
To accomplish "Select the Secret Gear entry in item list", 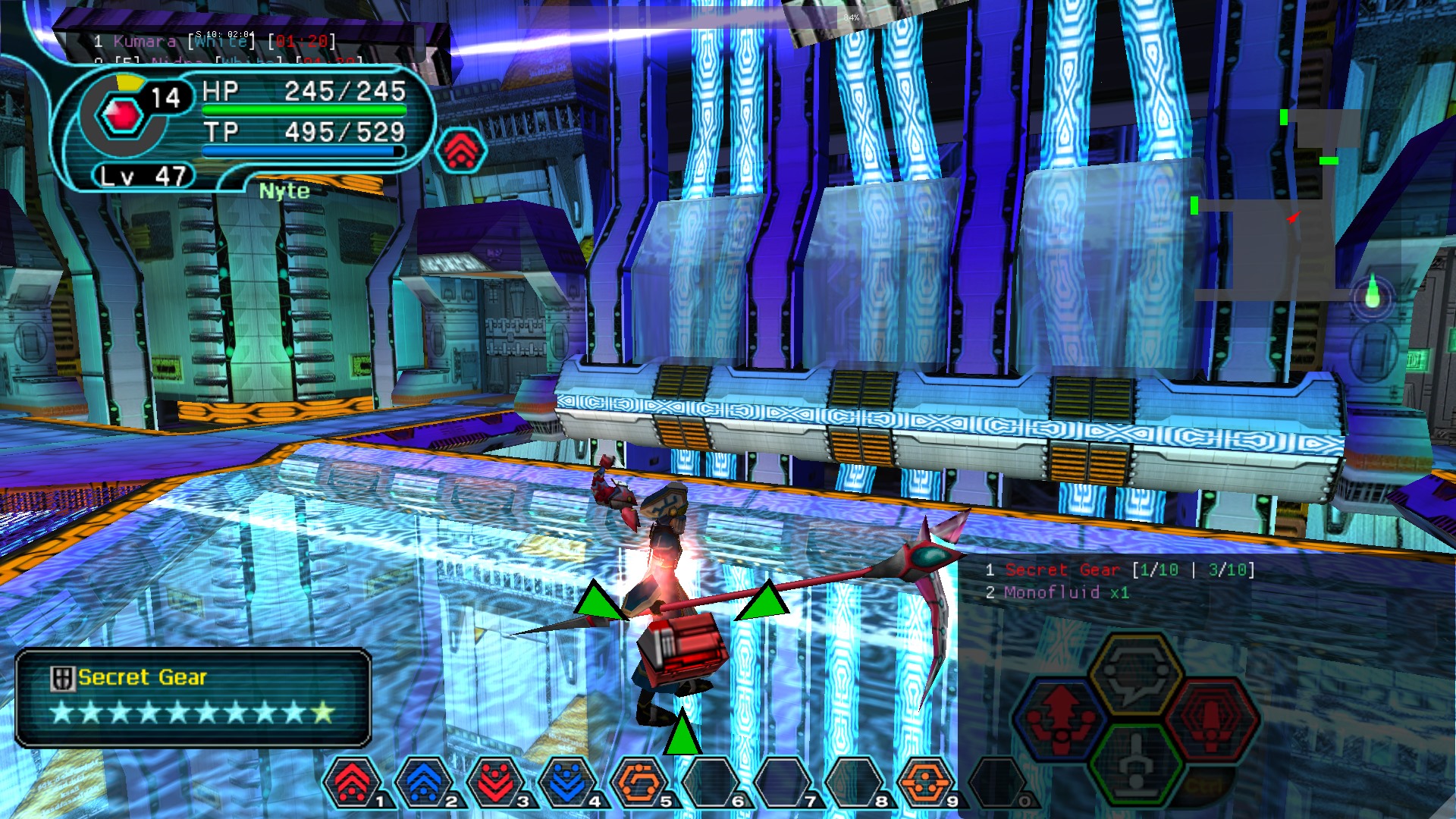I will [x=1062, y=570].
